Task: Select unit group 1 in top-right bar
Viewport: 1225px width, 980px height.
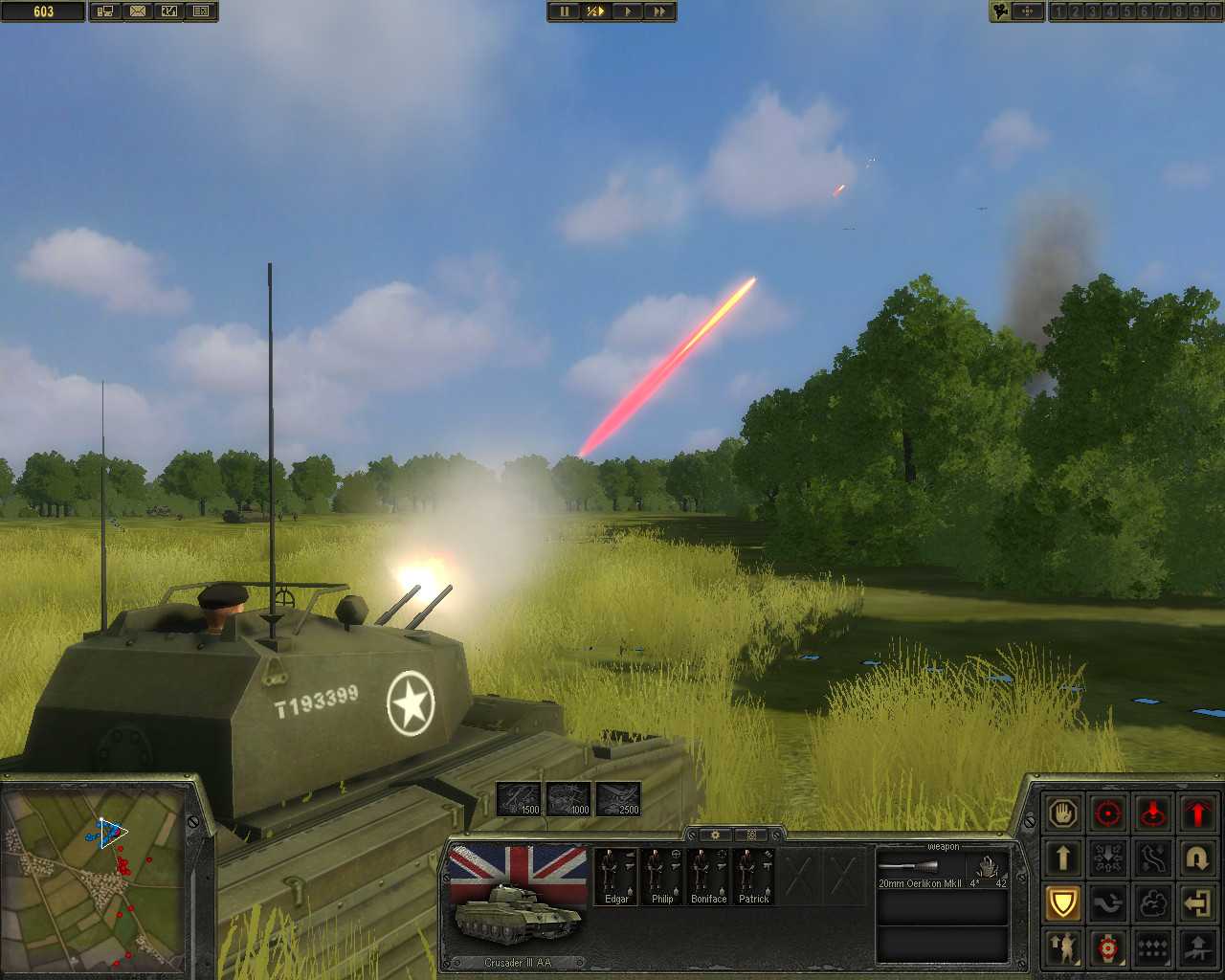Action: pyautogui.click(x=1059, y=12)
